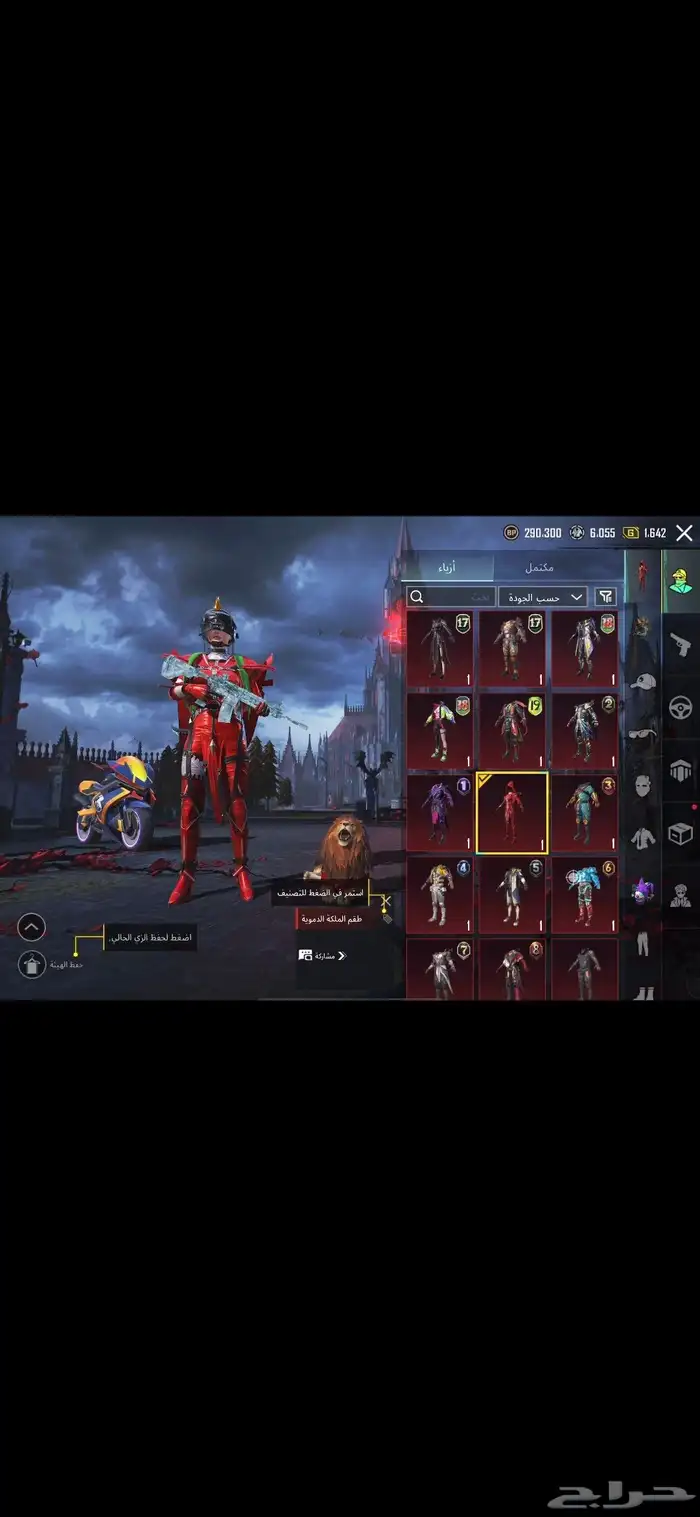Open the steering wheel vehicles category

click(681, 708)
